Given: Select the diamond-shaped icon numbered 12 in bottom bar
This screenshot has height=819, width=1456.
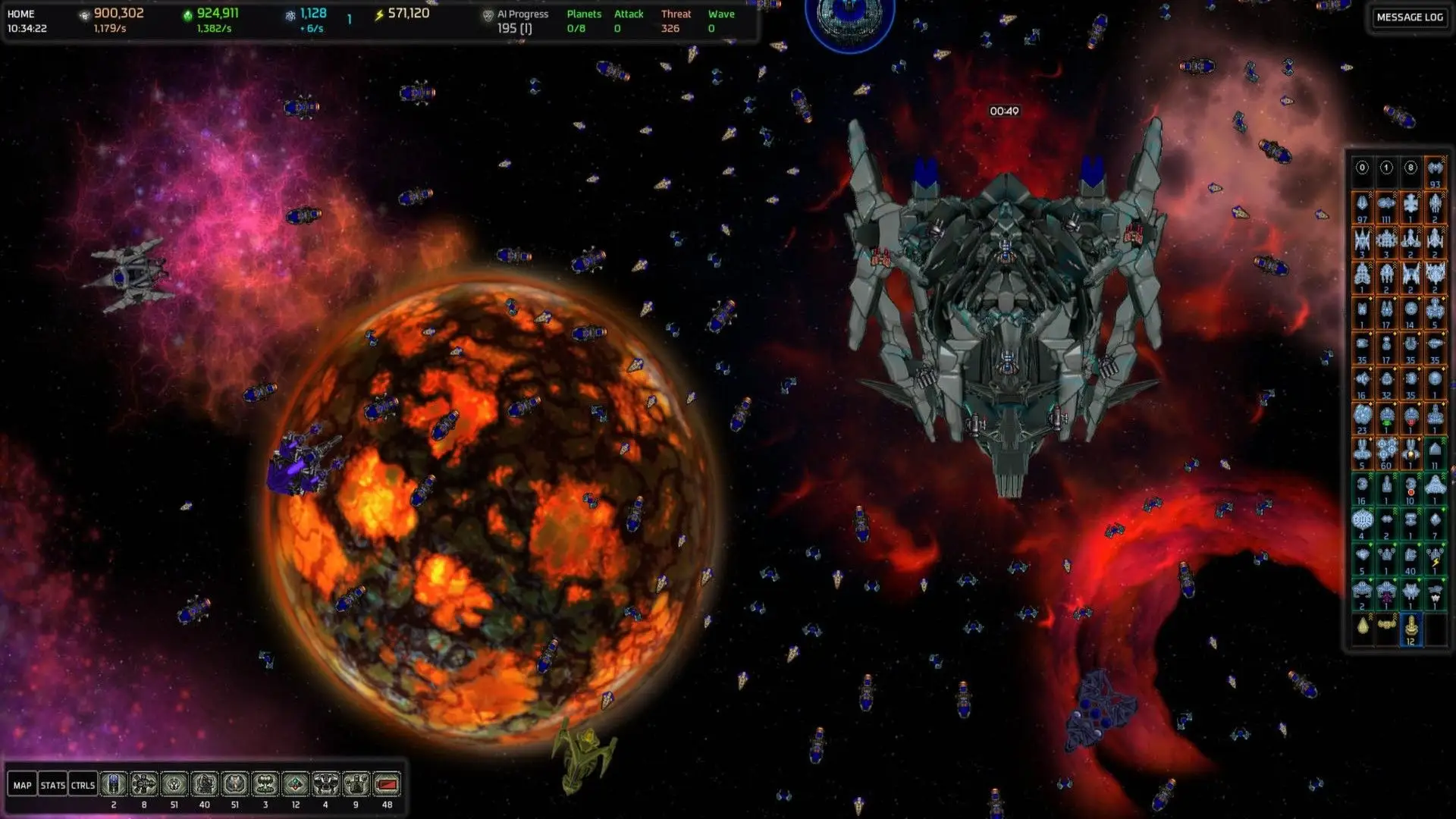Looking at the screenshot, I should (296, 784).
